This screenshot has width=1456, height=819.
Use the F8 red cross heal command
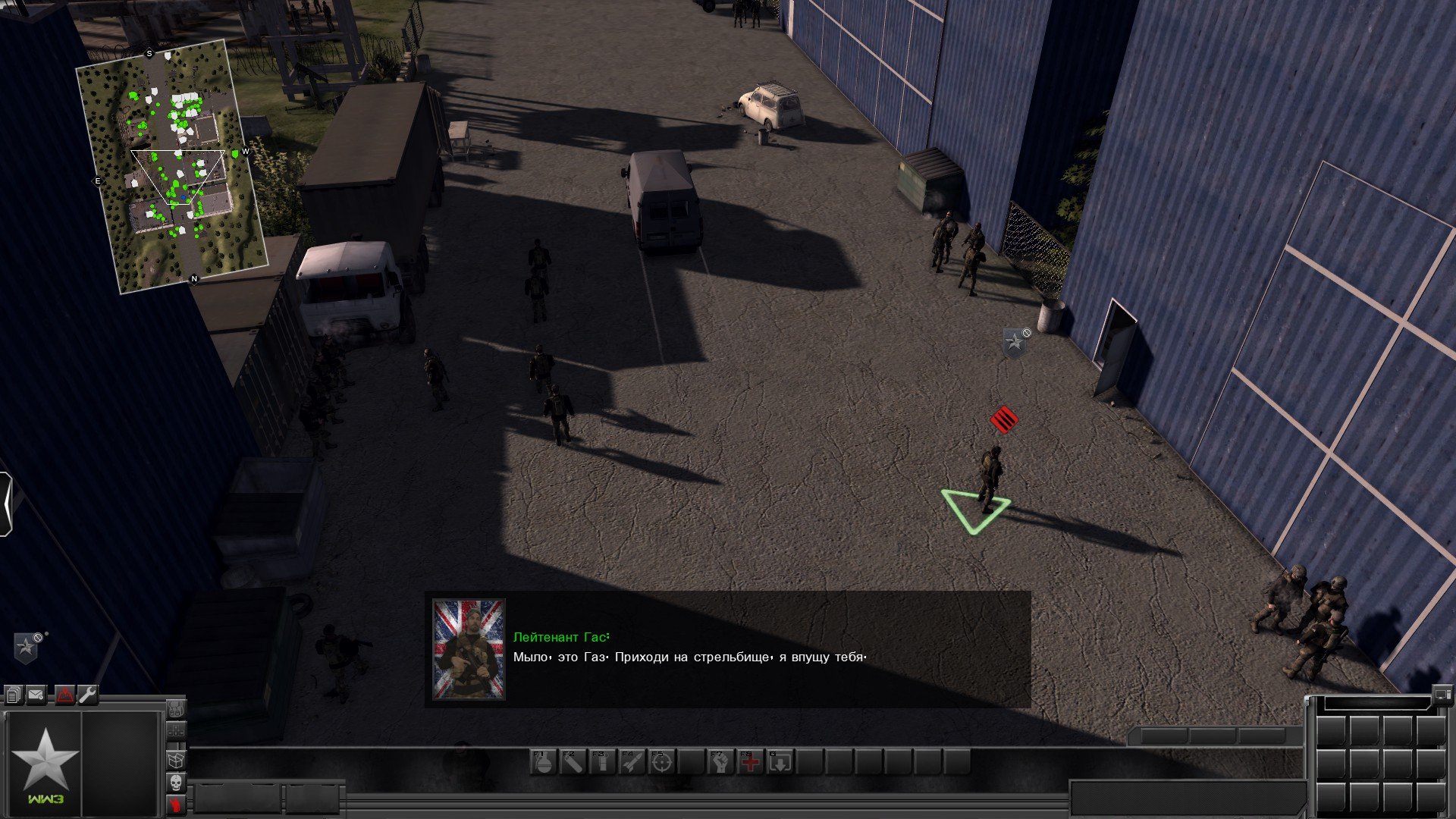click(751, 761)
